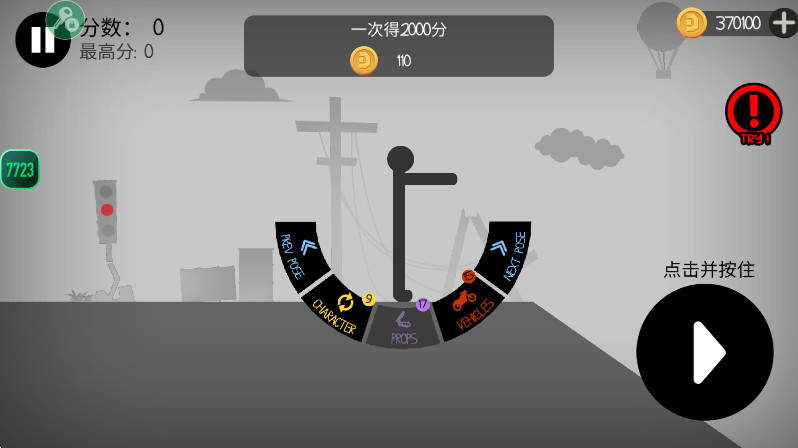Launch the stickman with the big arrow button

point(705,351)
